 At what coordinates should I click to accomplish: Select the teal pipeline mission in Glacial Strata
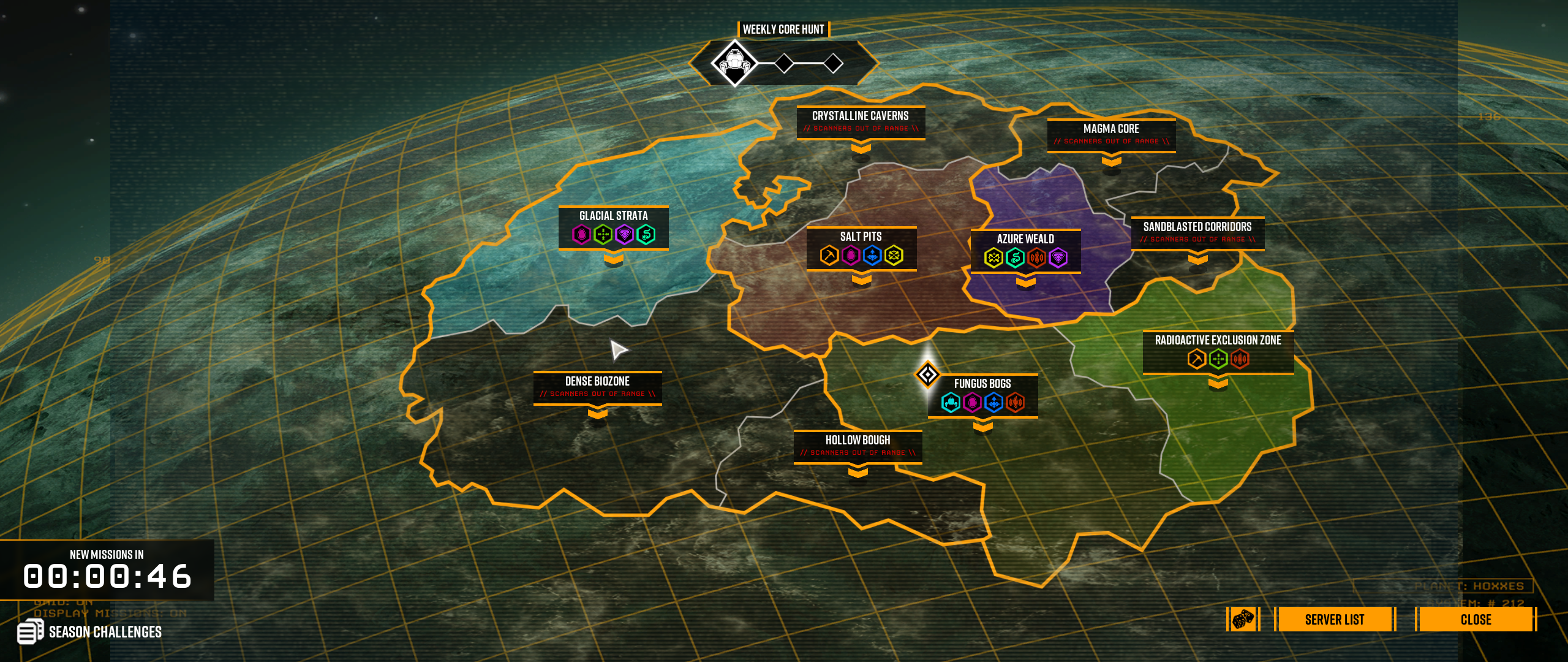point(646,234)
